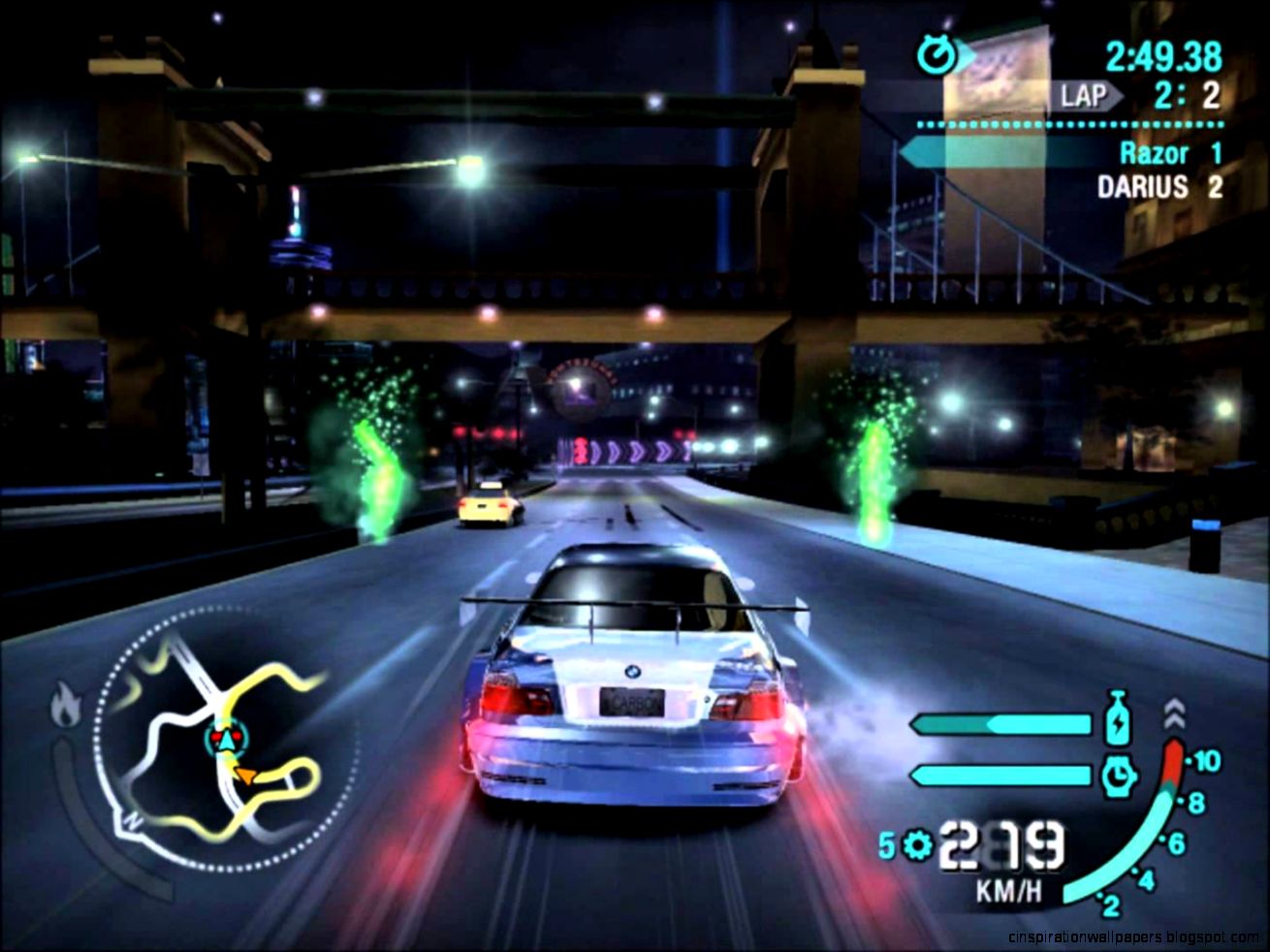Image resolution: width=1270 pixels, height=952 pixels.
Task: Select the Razor standings entry
Action: coord(1154,151)
